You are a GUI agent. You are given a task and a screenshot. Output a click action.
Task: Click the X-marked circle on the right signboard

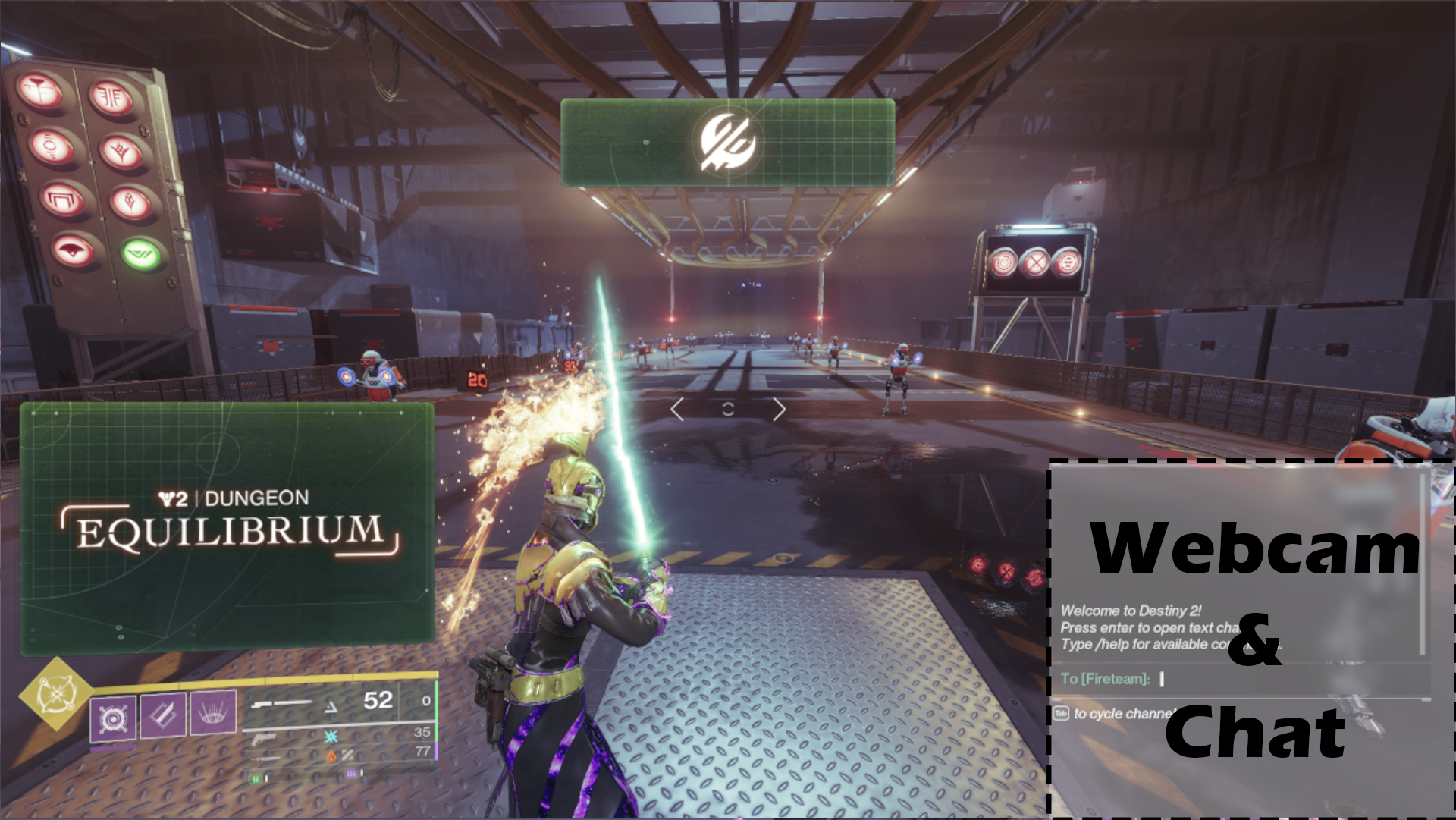[x=1034, y=264]
